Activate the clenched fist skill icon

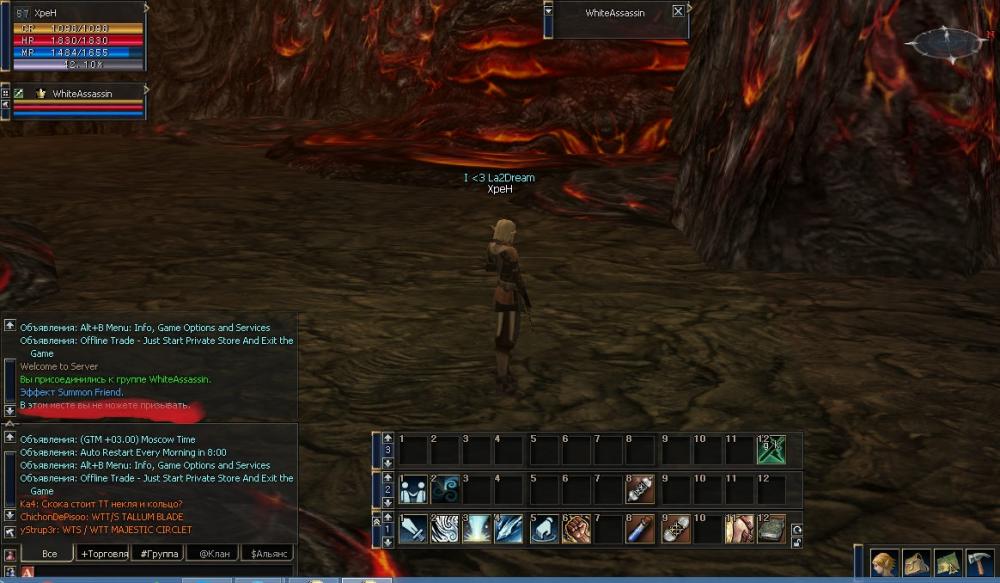(x=576, y=529)
